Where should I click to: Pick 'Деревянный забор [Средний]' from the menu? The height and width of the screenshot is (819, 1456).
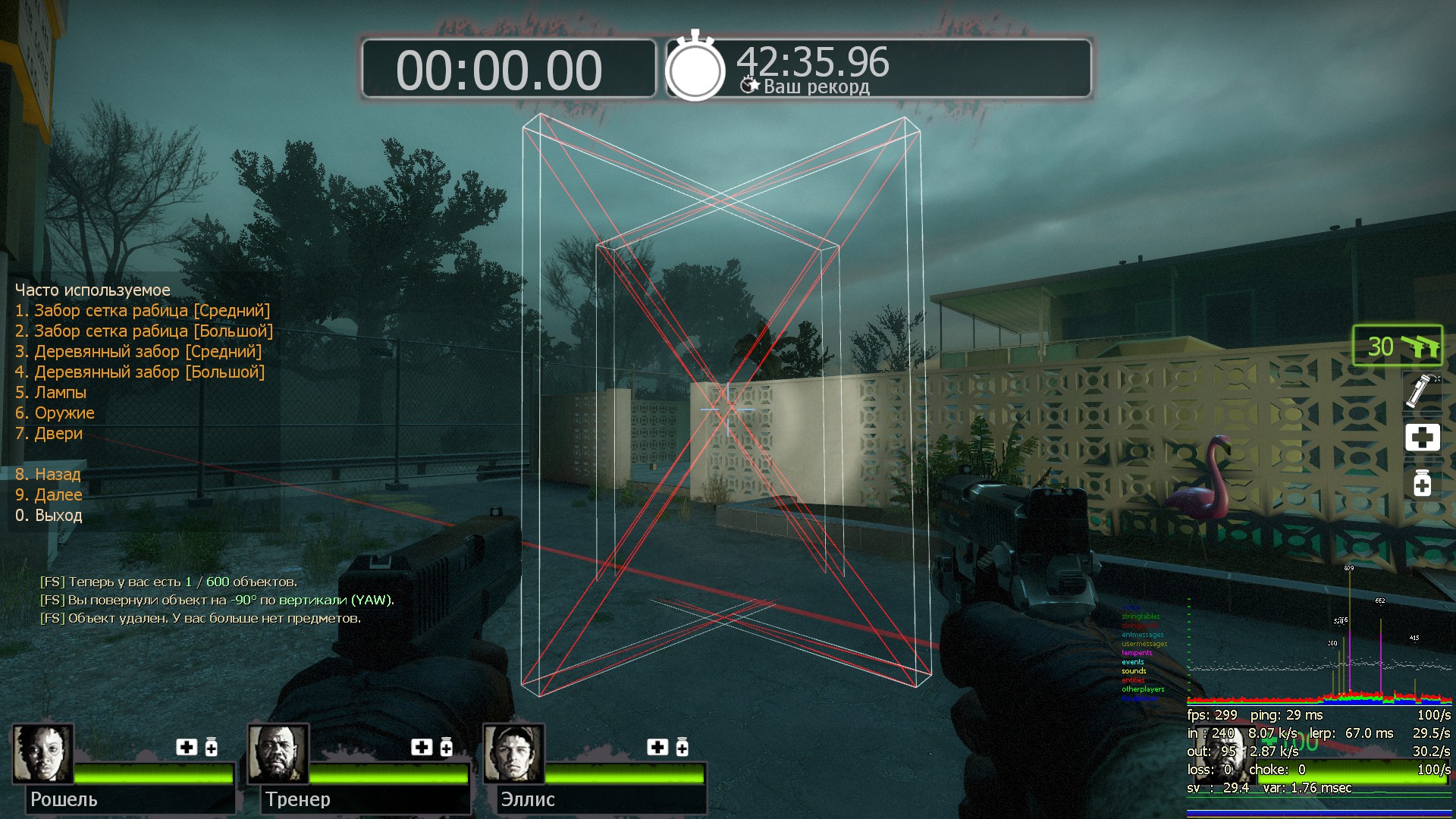tap(139, 352)
